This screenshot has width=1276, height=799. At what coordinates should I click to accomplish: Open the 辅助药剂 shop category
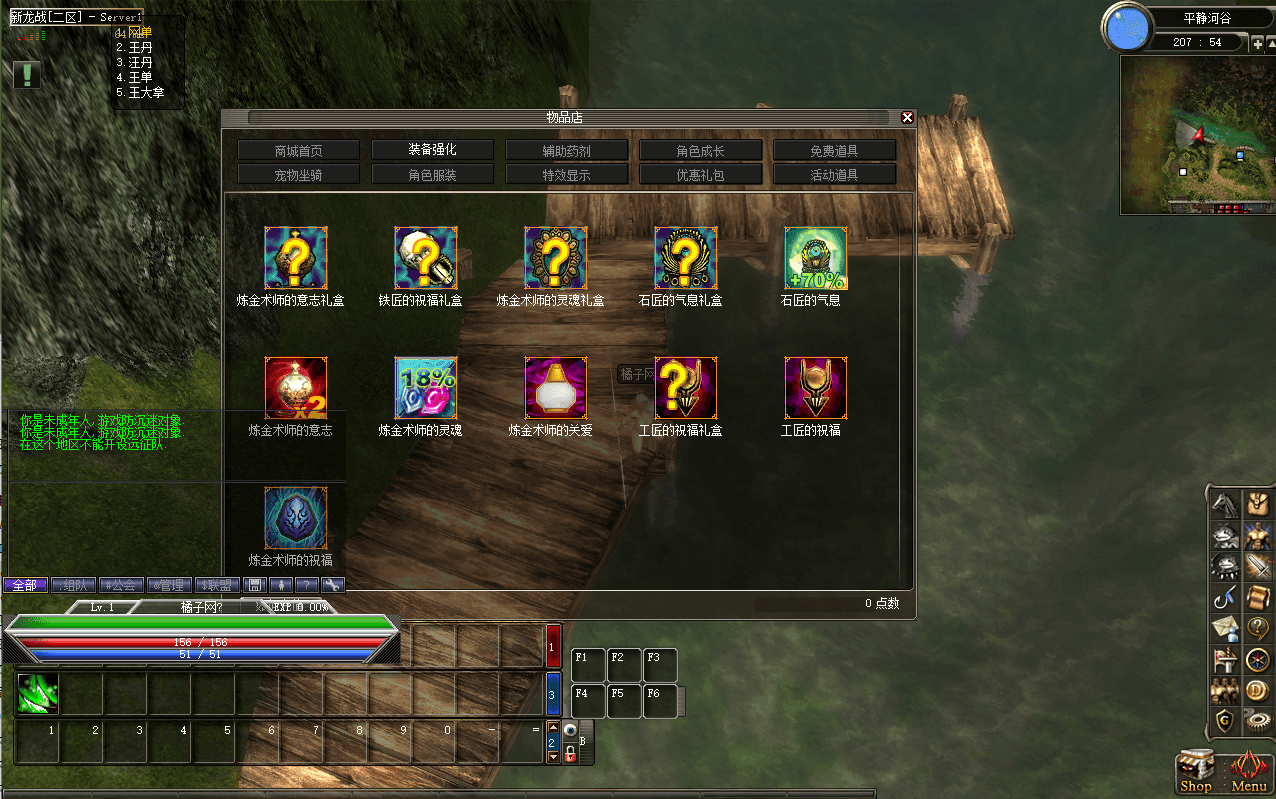click(566, 151)
